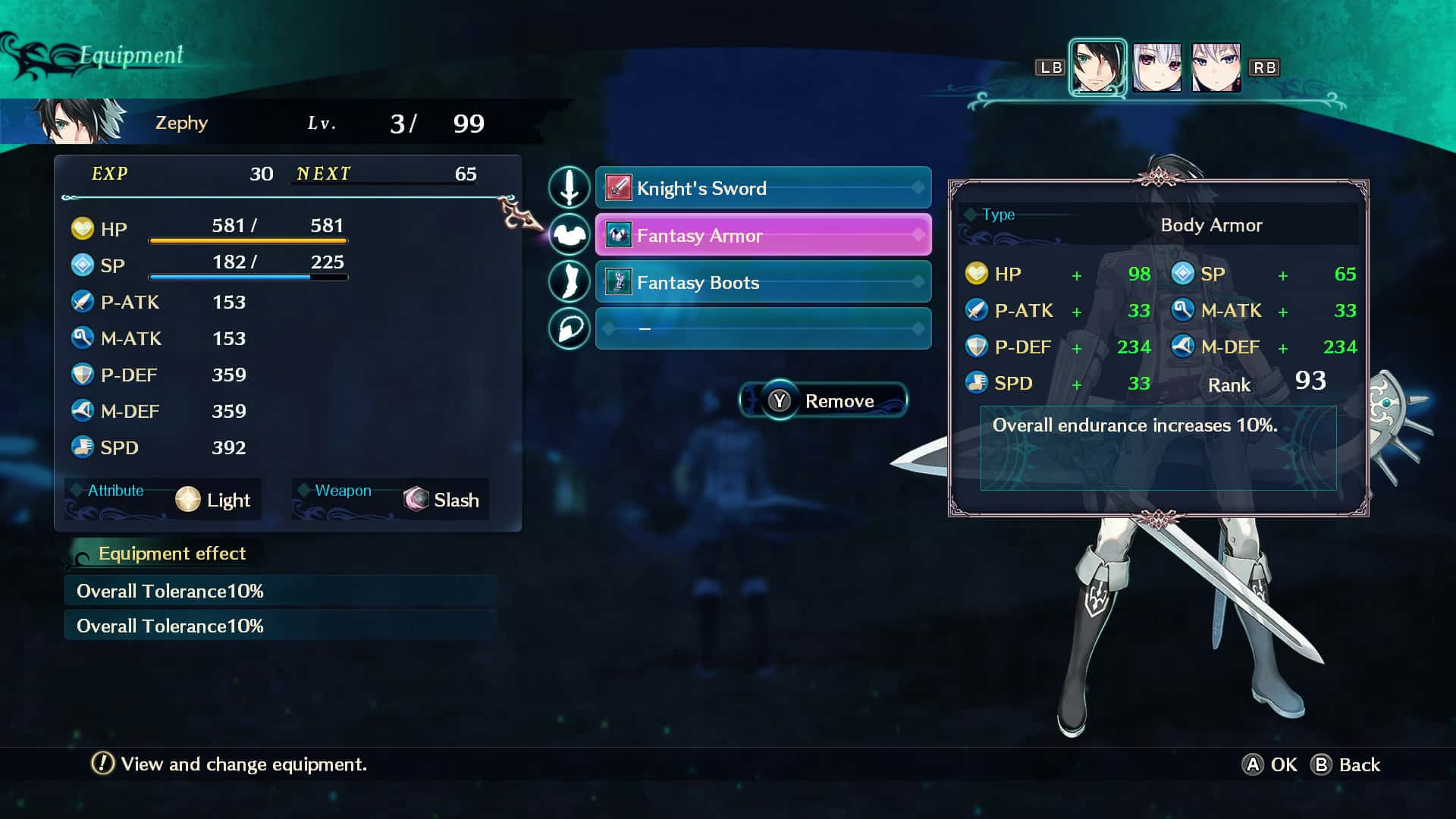Select the boots slot icon
Screen dimensions: 1456x819
[570, 281]
